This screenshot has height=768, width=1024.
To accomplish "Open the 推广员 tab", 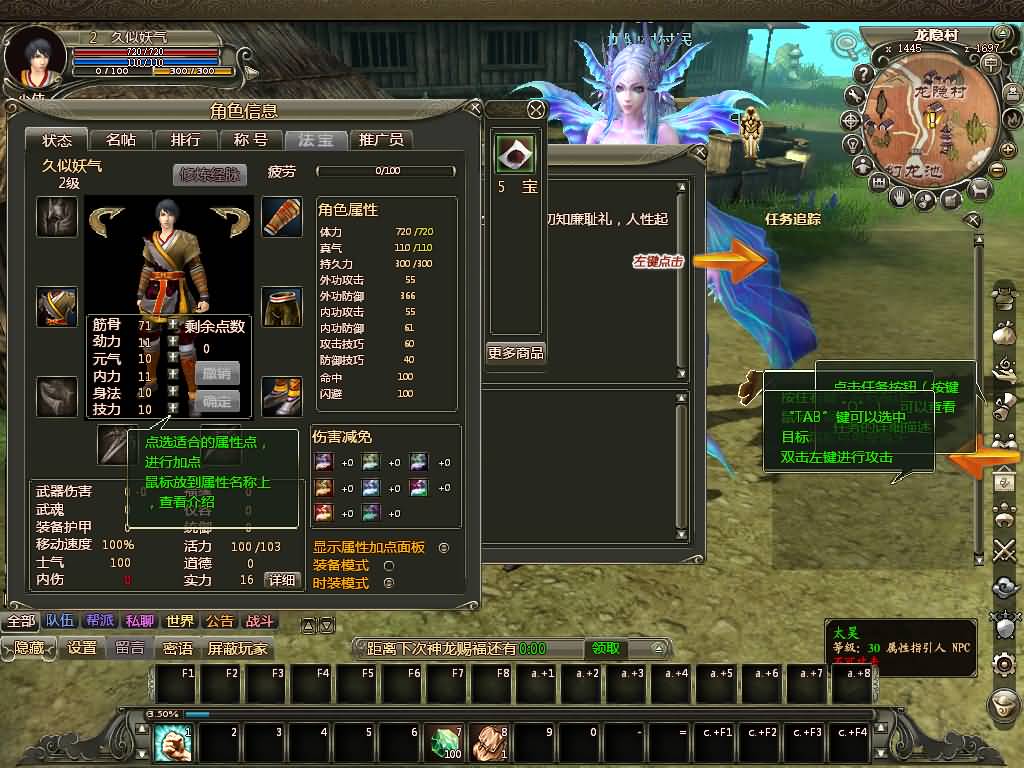I will (381, 140).
